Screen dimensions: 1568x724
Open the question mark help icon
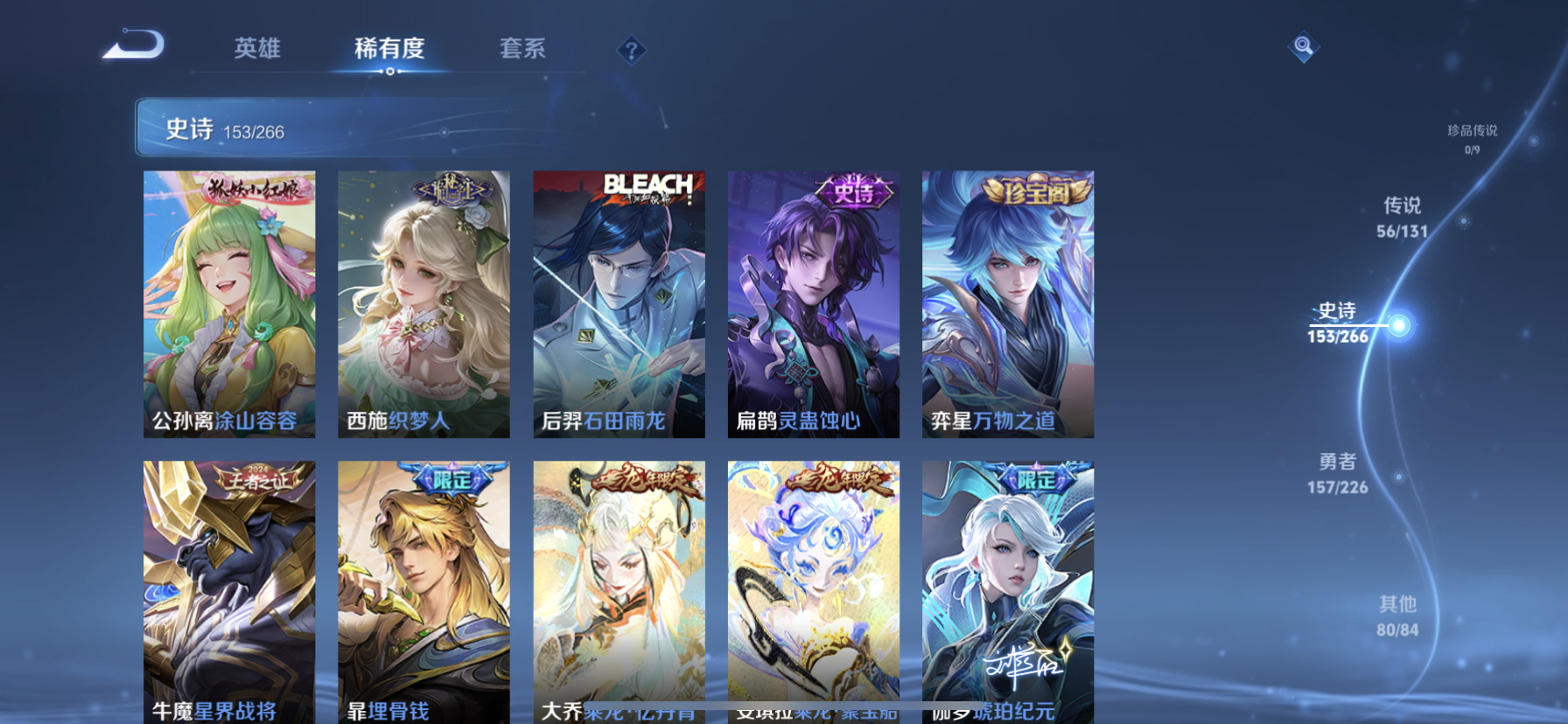[631, 51]
